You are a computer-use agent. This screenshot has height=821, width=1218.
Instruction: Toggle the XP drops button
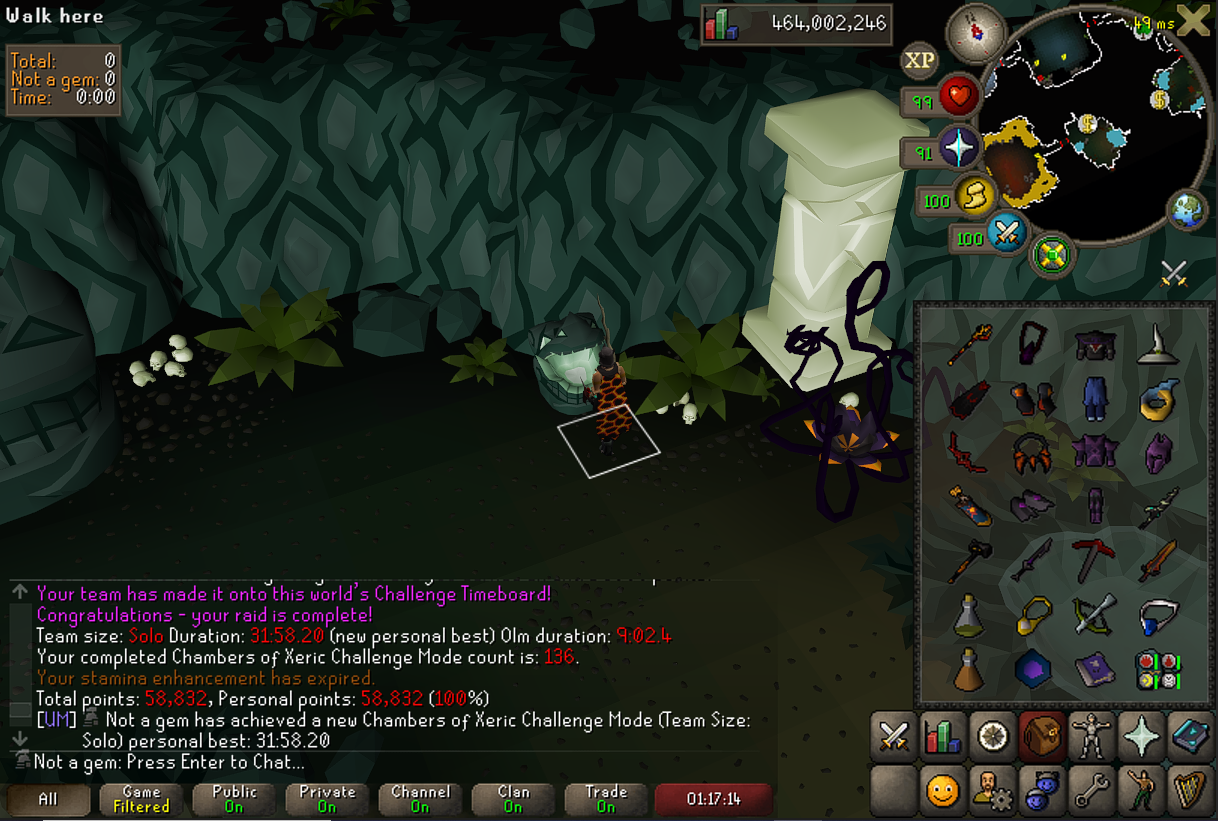point(919,61)
